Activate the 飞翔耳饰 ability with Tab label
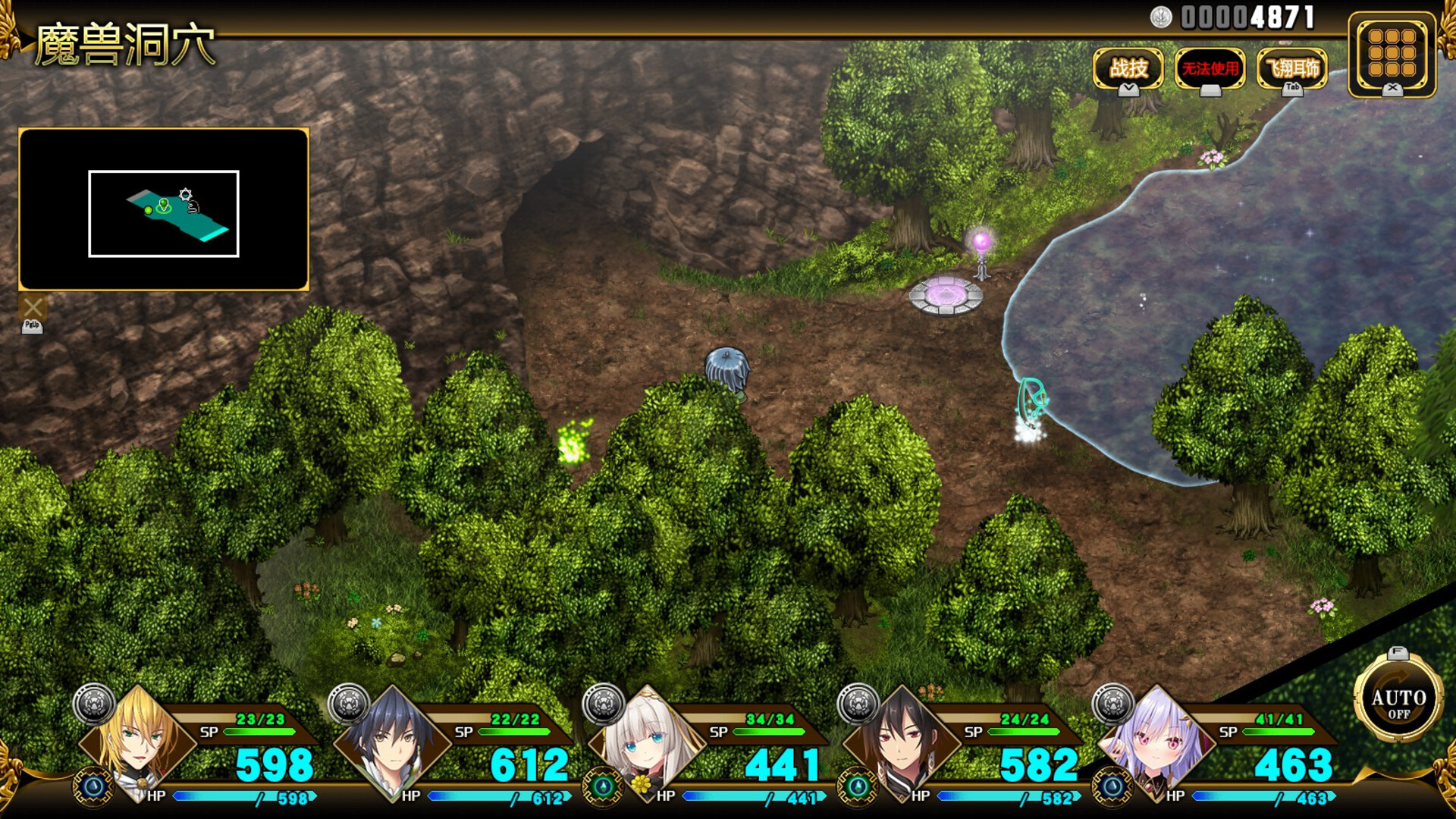 click(1291, 68)
